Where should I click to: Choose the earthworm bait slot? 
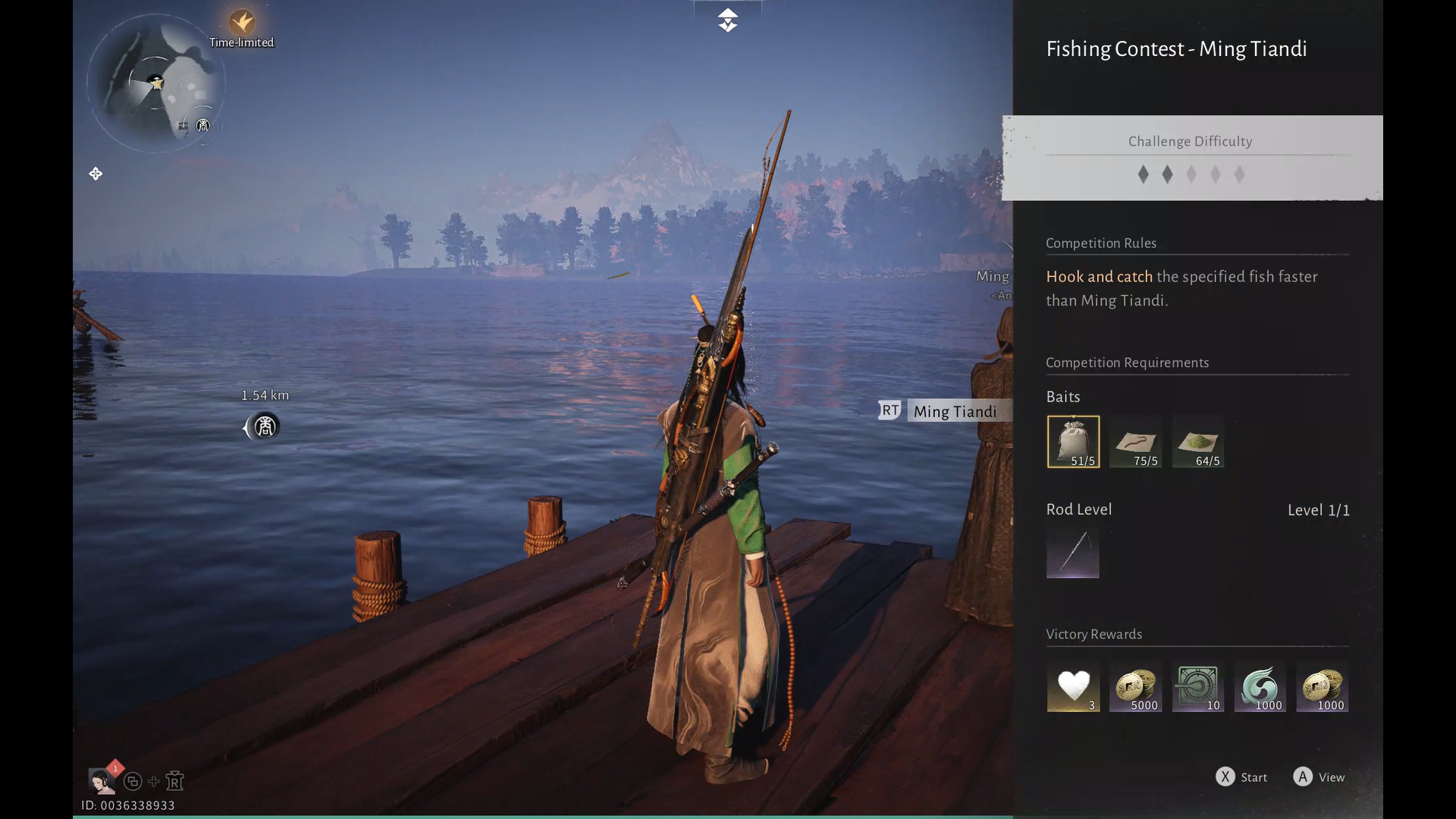click(1135, 441)
